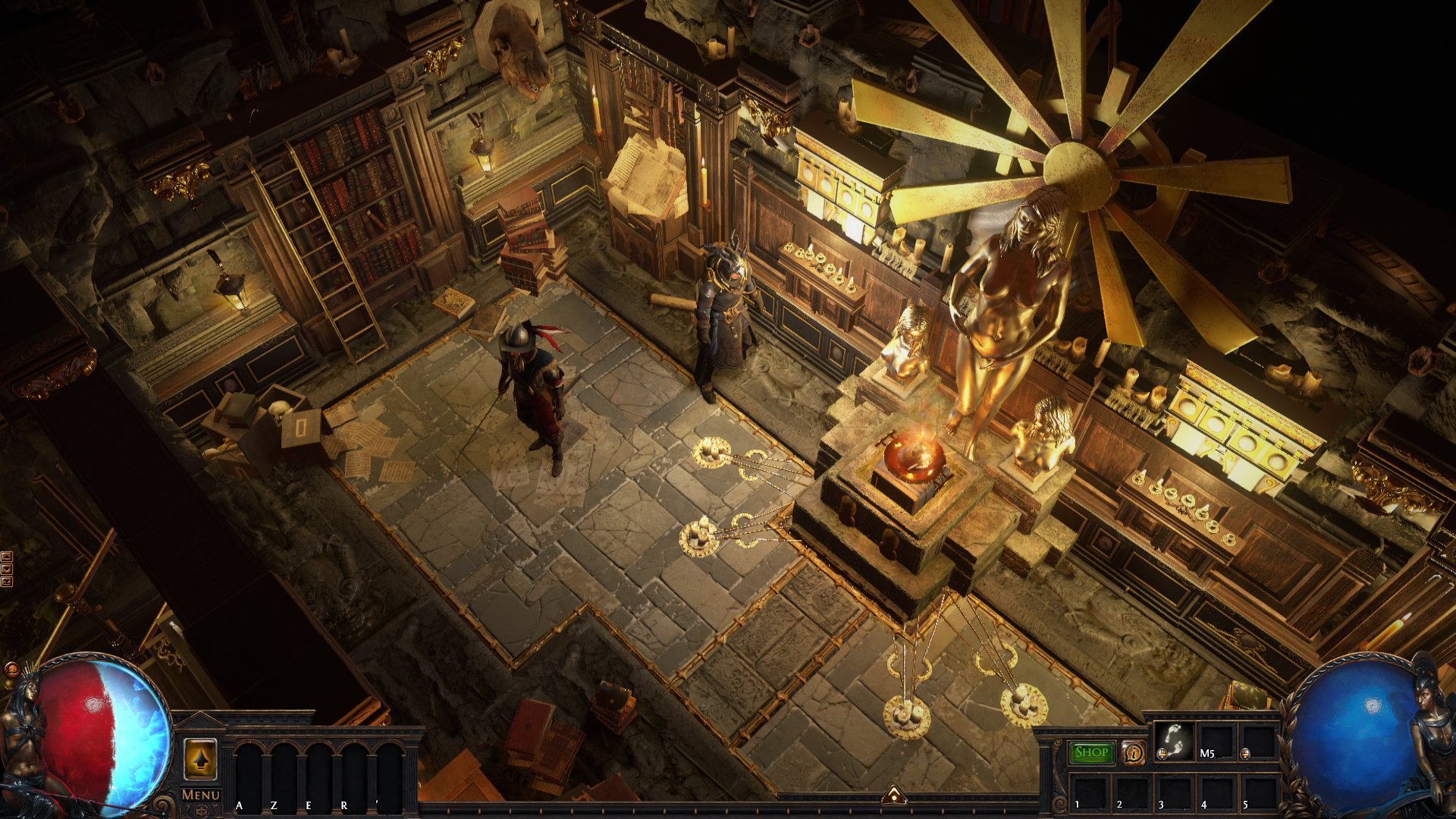The image size is (1456, 819).
Task: Click the chat scroll-down arrow button
Action: click(7, 569)
